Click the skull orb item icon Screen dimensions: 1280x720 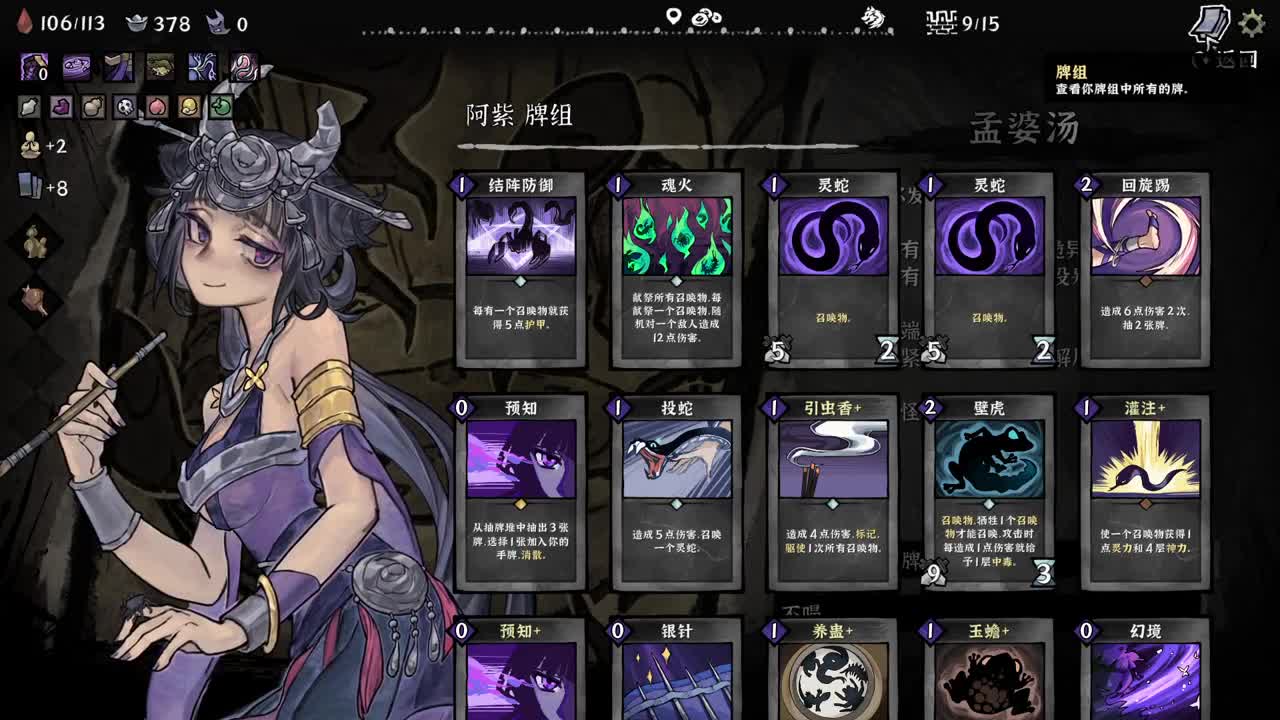(x=124, y=105)
